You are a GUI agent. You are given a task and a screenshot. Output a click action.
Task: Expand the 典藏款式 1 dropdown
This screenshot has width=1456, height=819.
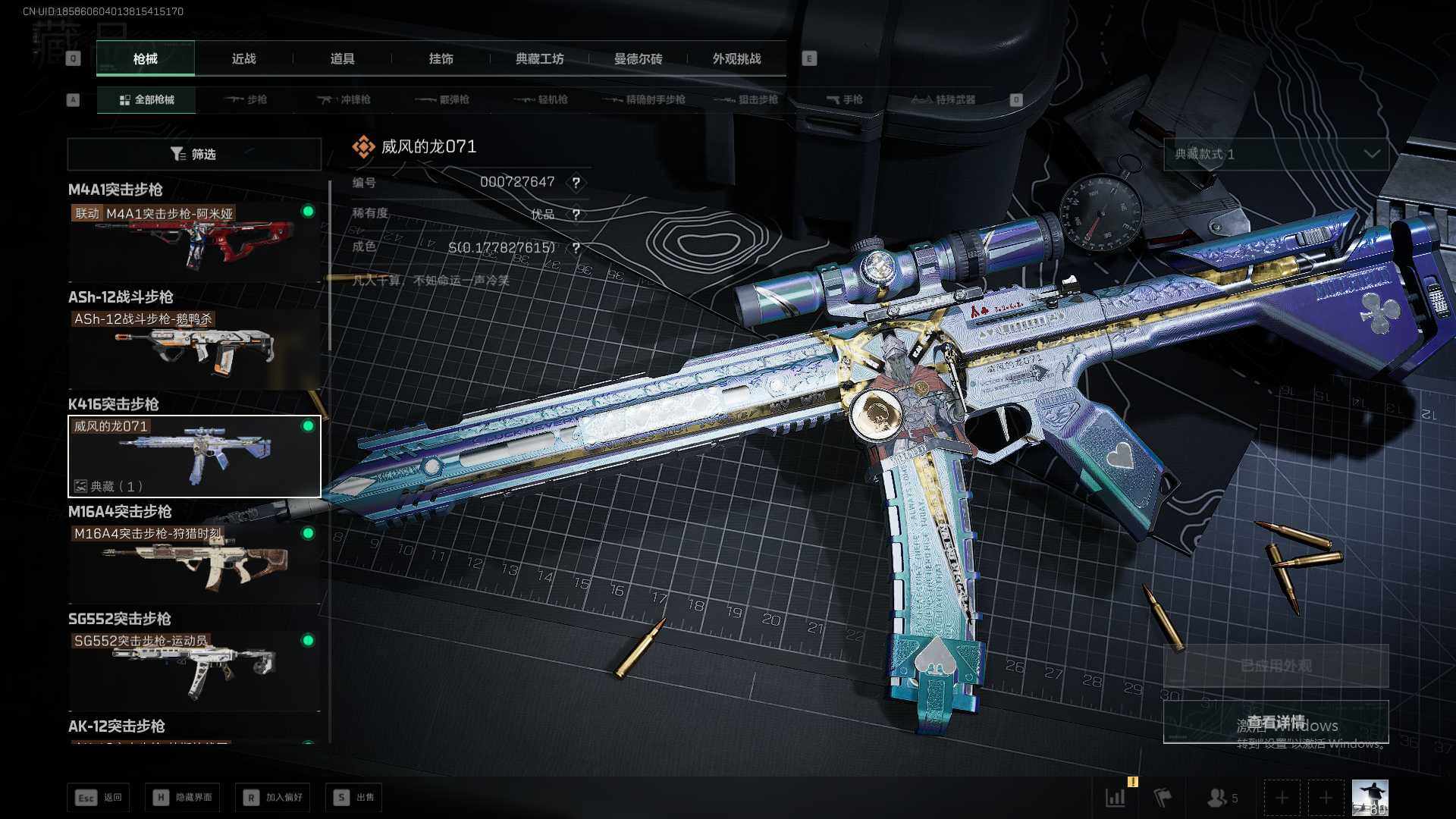(1276, 154)
